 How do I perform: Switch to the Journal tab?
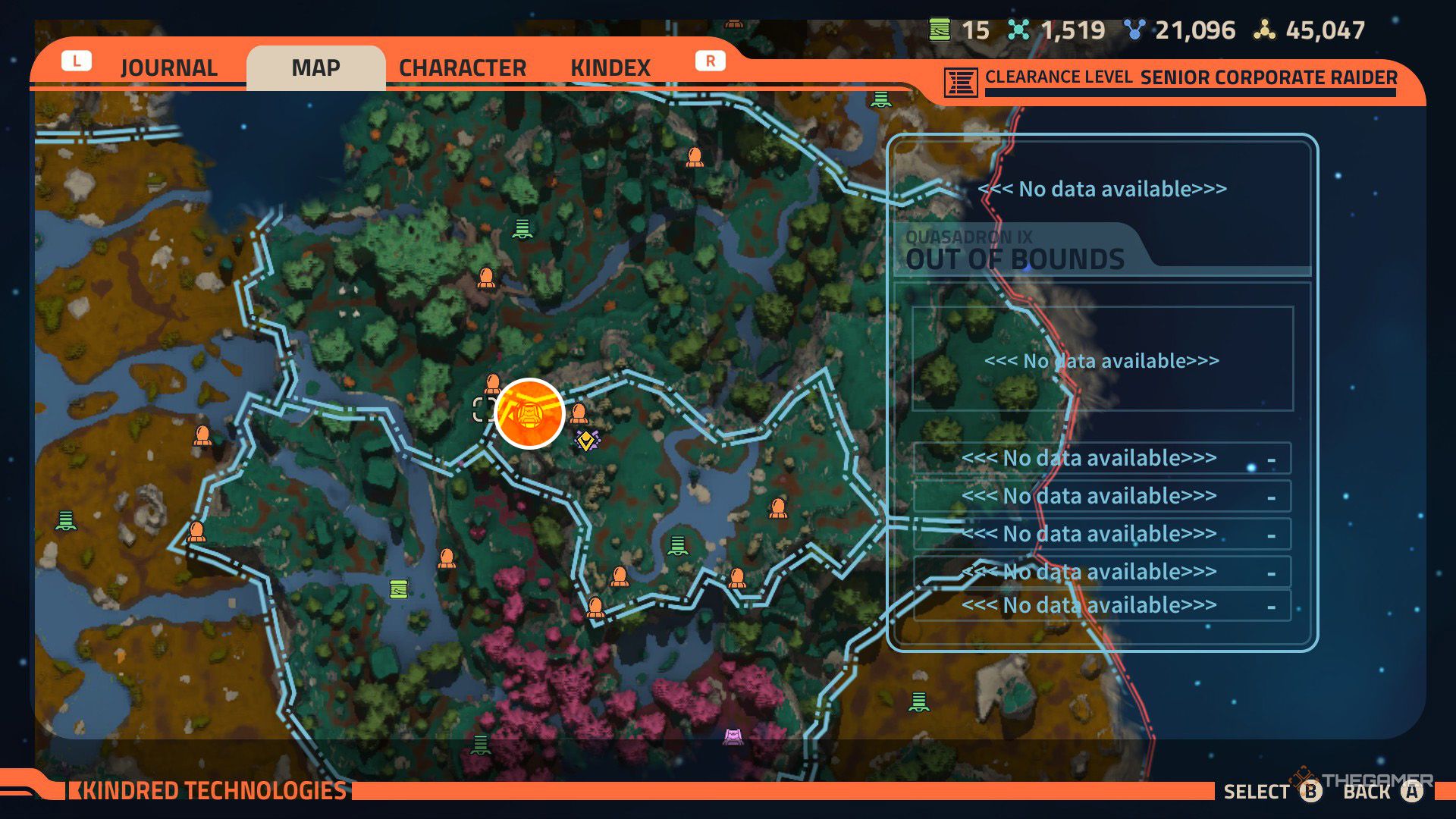[x=168, y=68]
